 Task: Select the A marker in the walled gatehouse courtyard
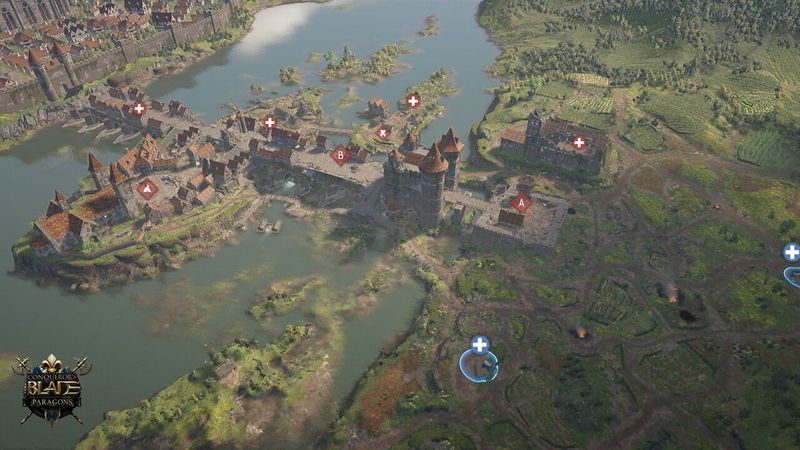coord(520,203)
